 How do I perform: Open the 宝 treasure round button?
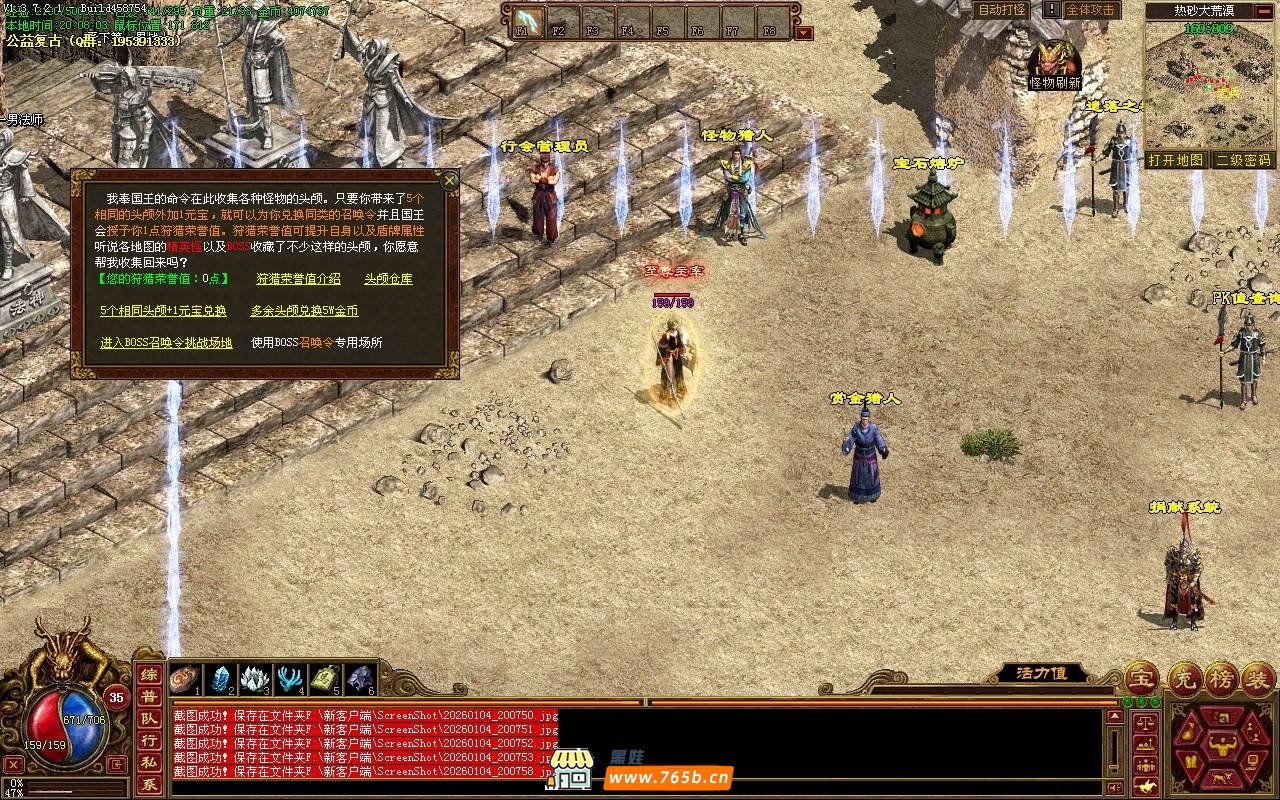pos(1142,678)
